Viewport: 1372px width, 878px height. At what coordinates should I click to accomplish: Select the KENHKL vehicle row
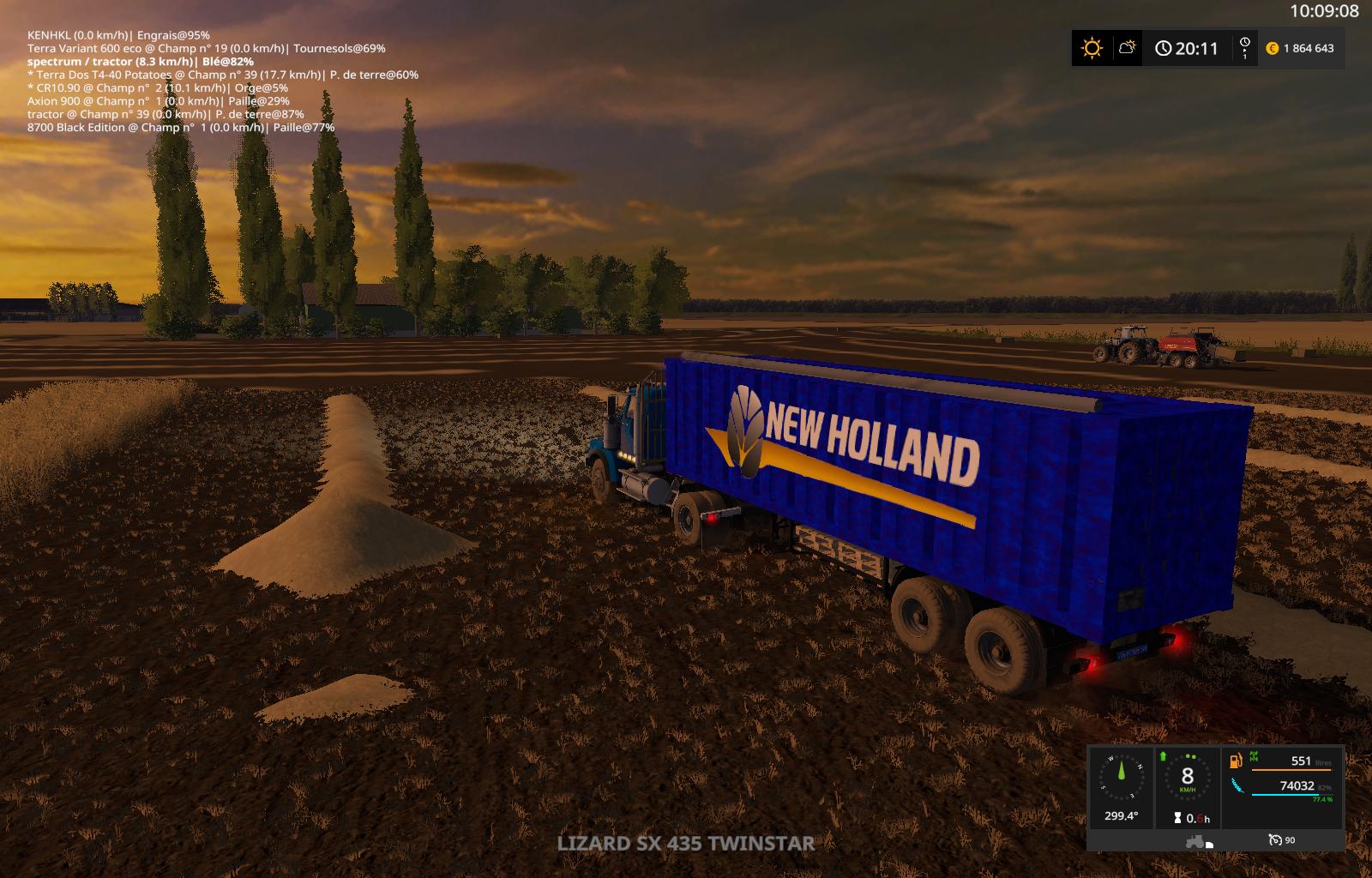[118, 35]
